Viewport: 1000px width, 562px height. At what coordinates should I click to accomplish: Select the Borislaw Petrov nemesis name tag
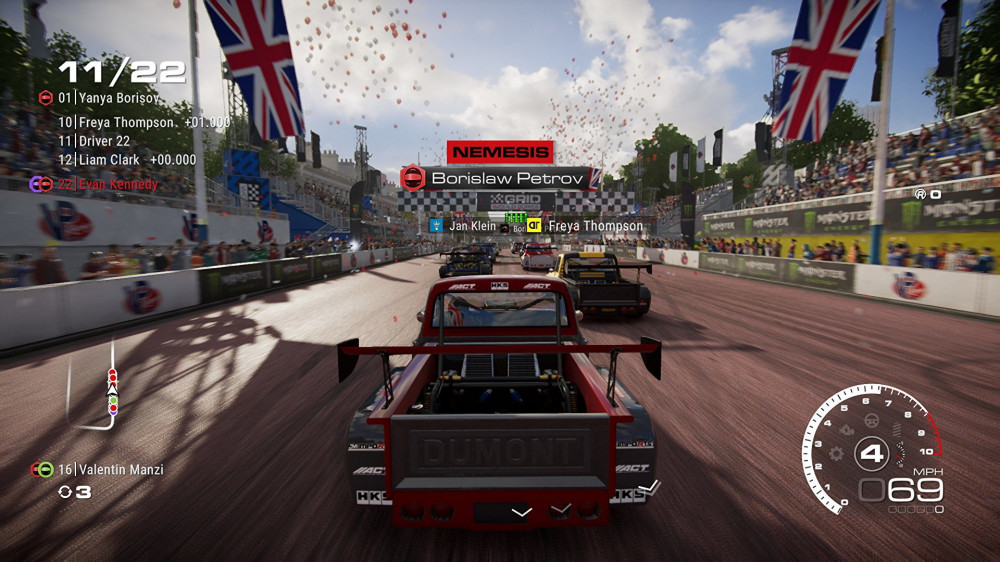(x=500, y=178)
